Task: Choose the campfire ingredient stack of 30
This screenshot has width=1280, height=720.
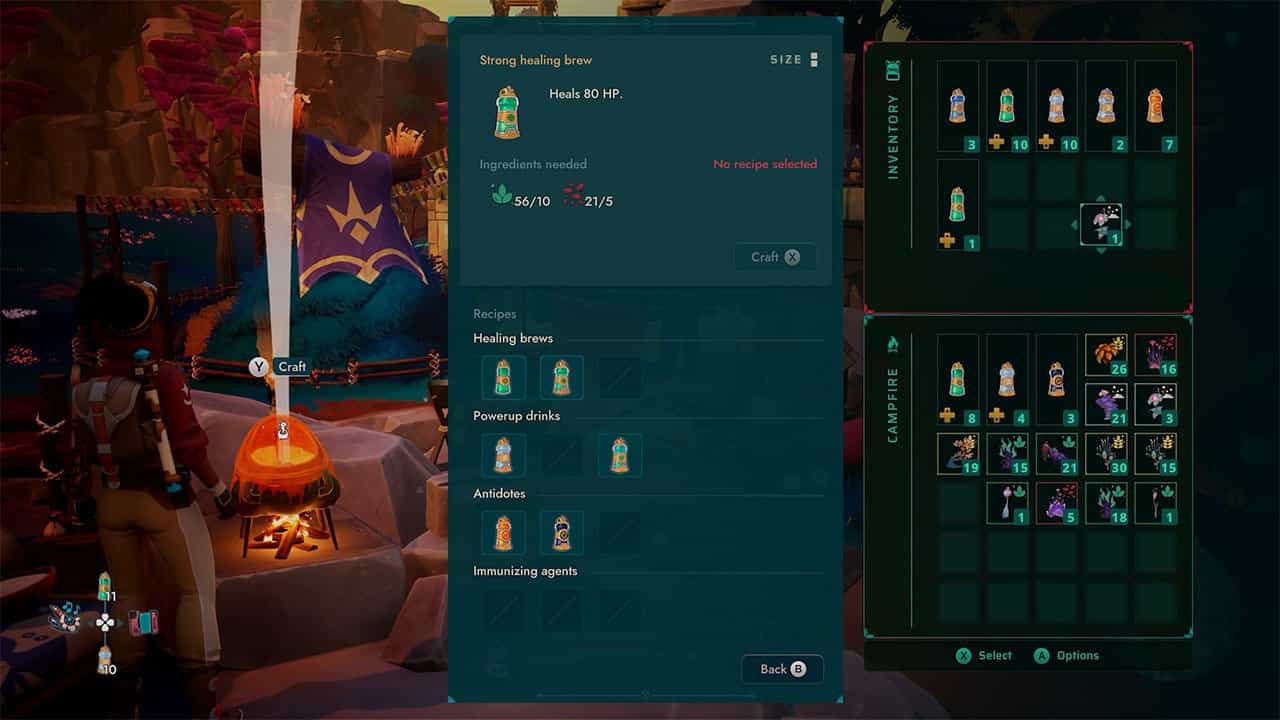Action: (1106, 453)
